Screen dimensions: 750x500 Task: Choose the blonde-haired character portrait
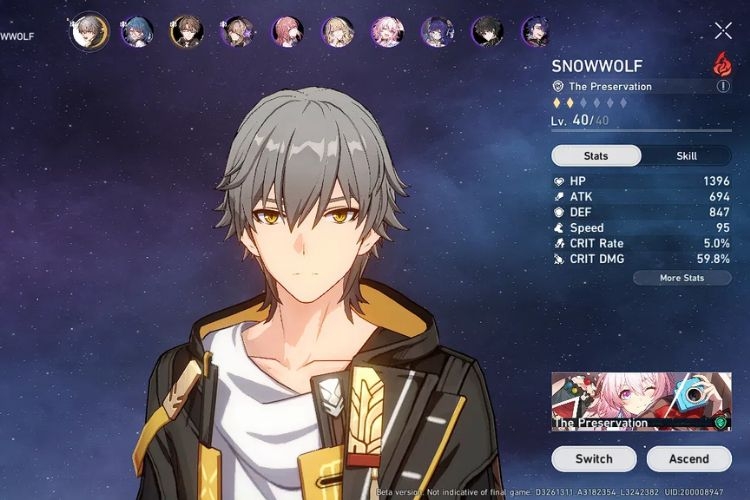tap(337, 31)
